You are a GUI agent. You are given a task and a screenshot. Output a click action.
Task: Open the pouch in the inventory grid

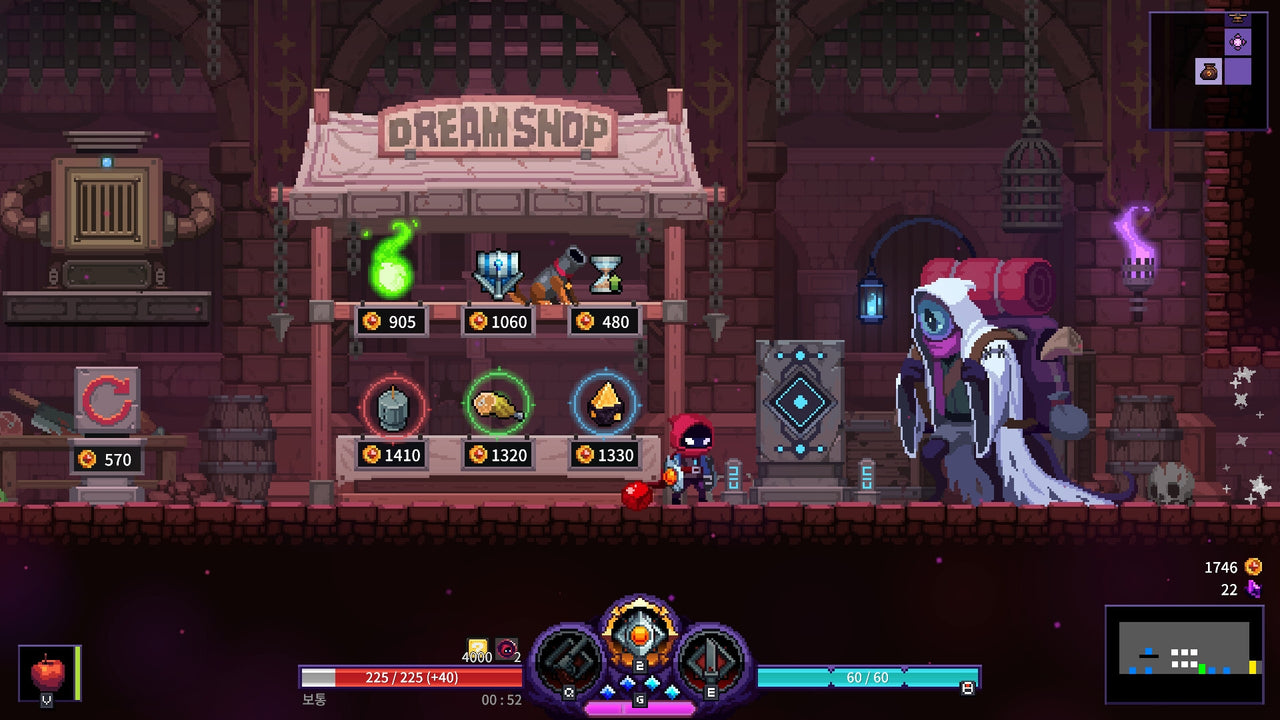[1207, 71]
